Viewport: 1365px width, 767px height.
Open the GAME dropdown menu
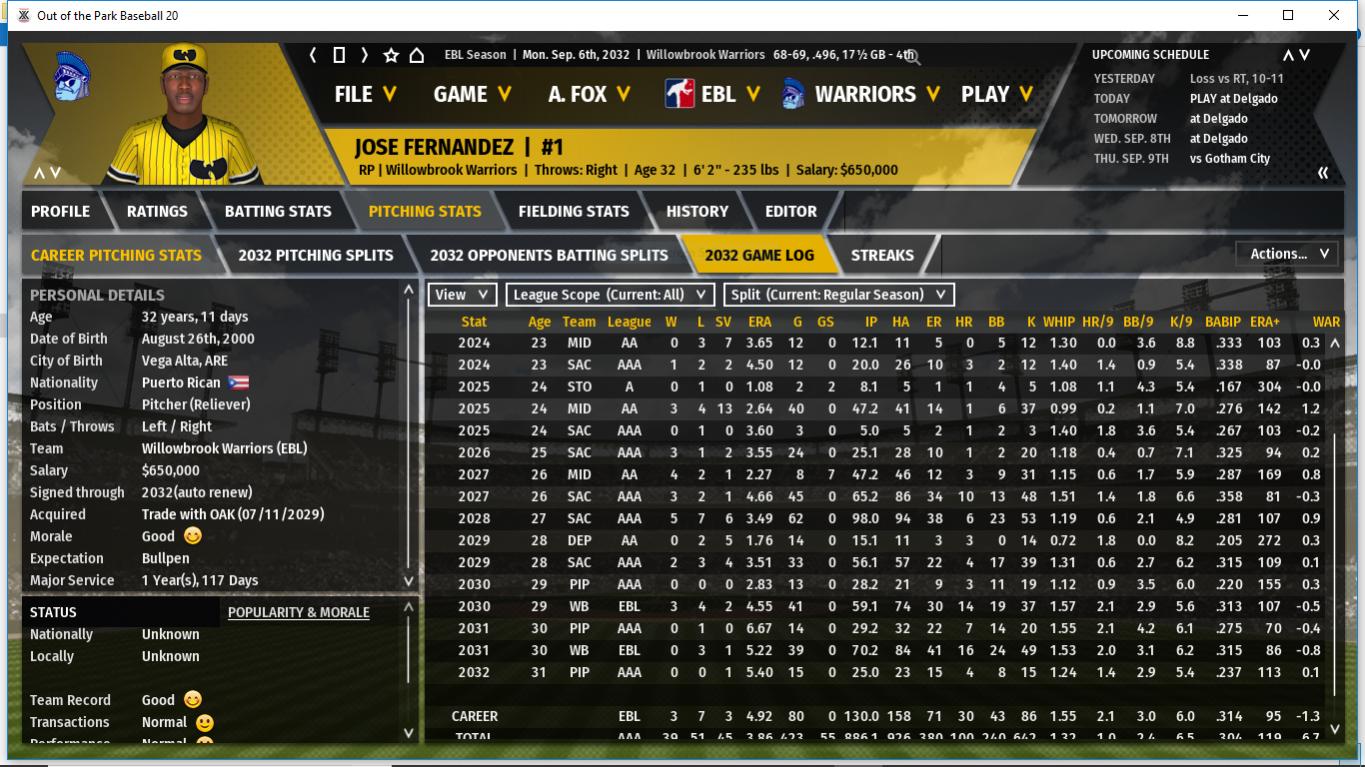click(472, 94)
